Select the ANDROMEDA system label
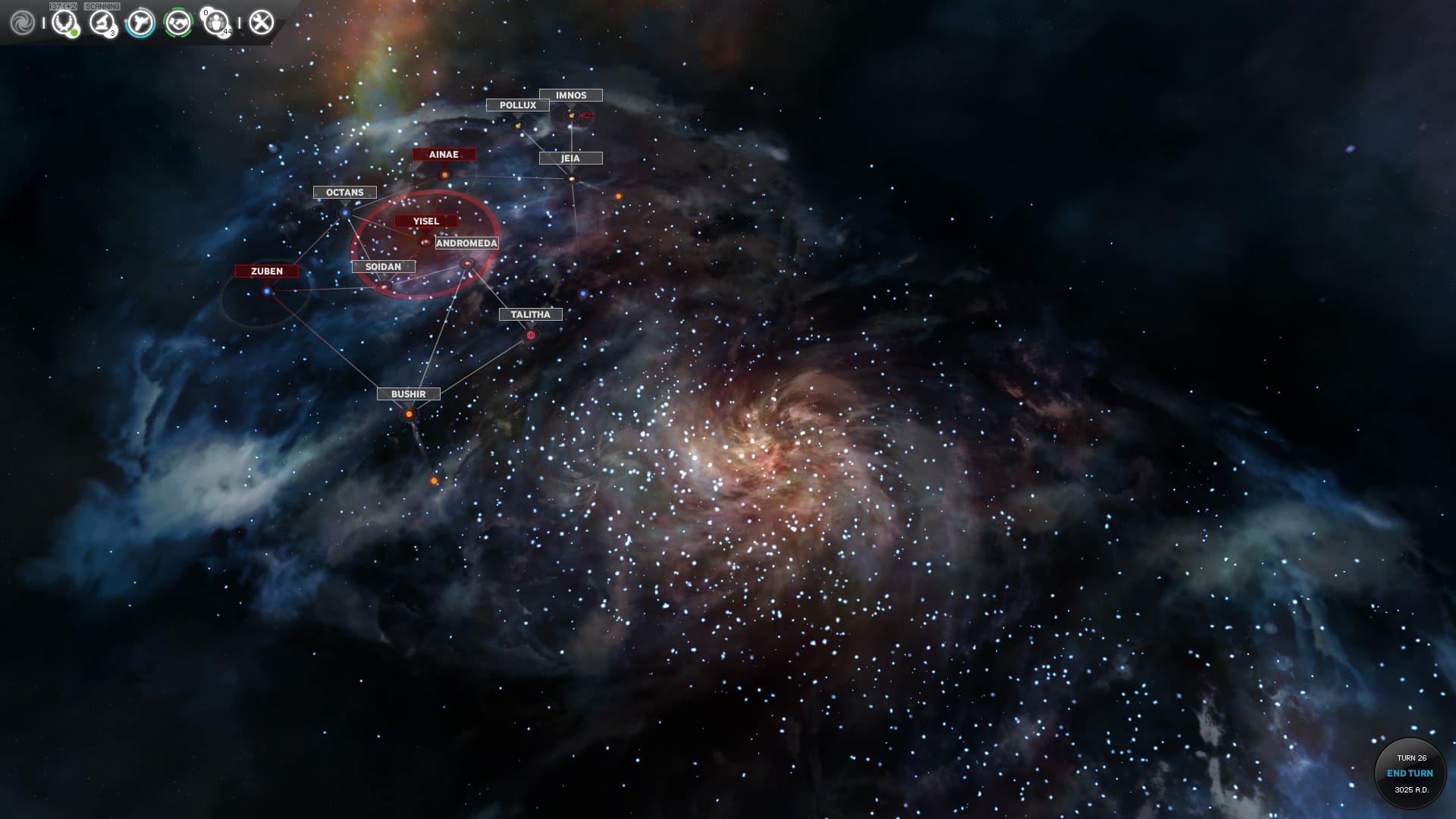The height and width of the screenshot is (819, 1456). [x=467, y=243]
